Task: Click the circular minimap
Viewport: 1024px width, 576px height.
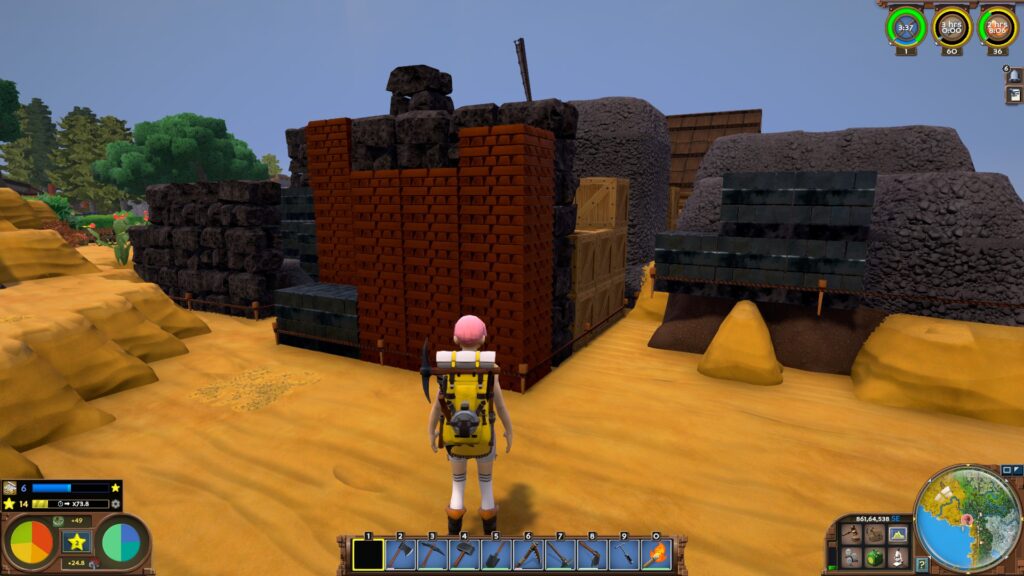Action: click(967, 519)
